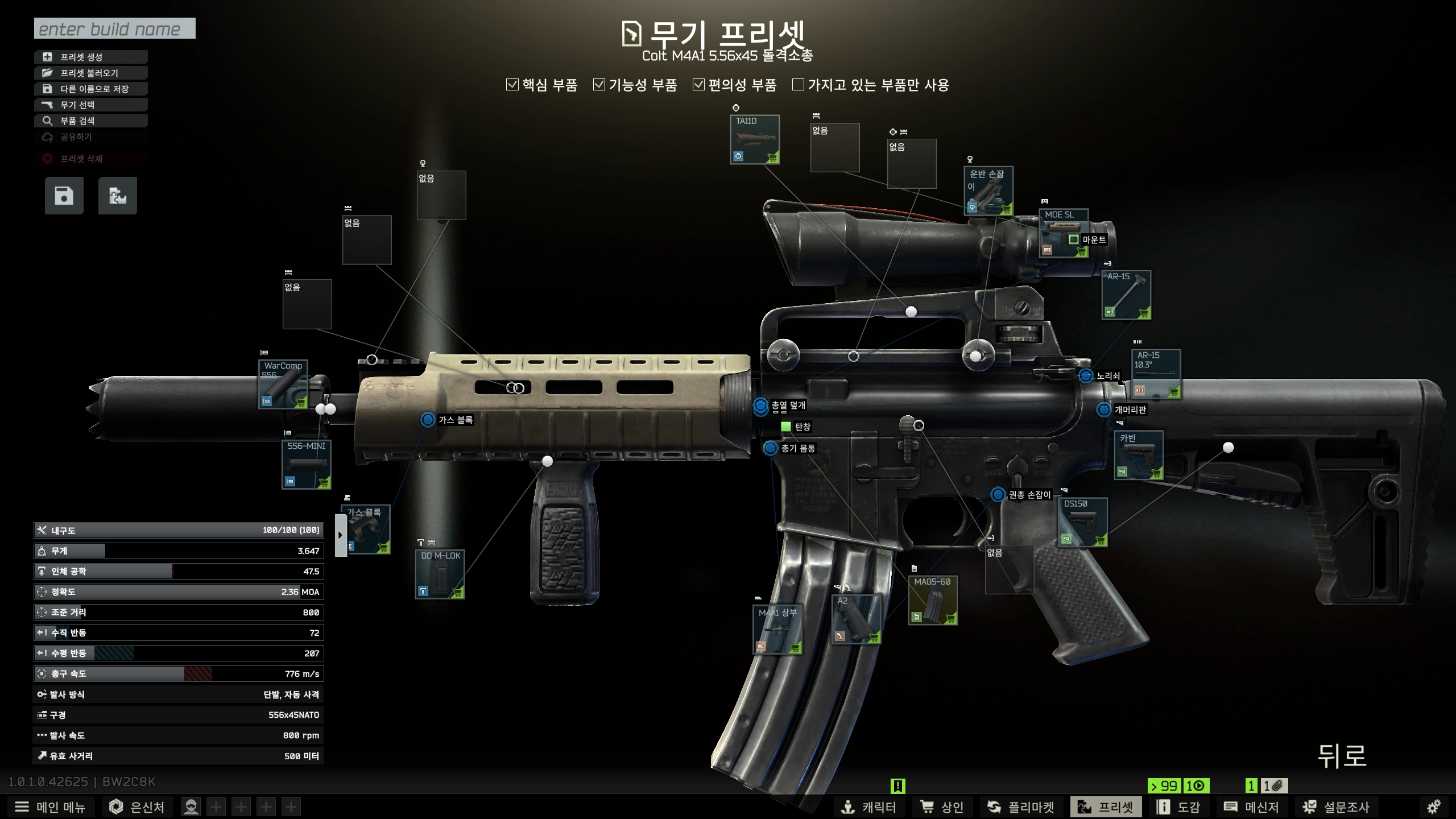Select the DS150 stock slot
The image size is (1456, 819).
tap(1082, 523)
